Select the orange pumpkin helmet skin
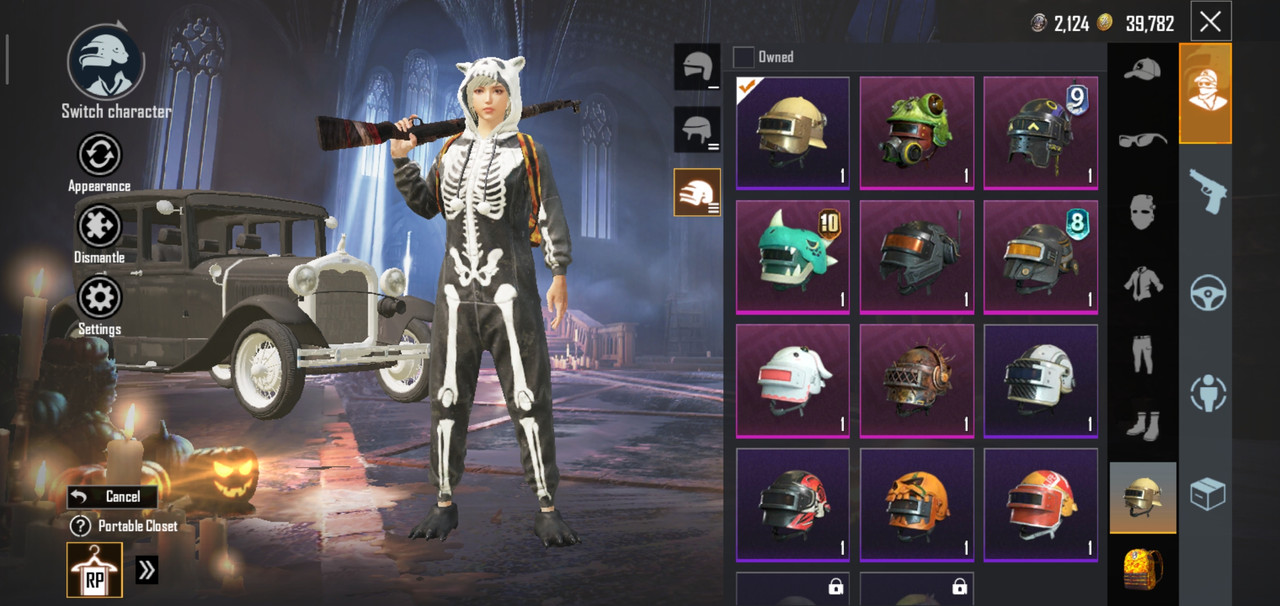This screenshot has width=1280, height=606. [916, 505]
